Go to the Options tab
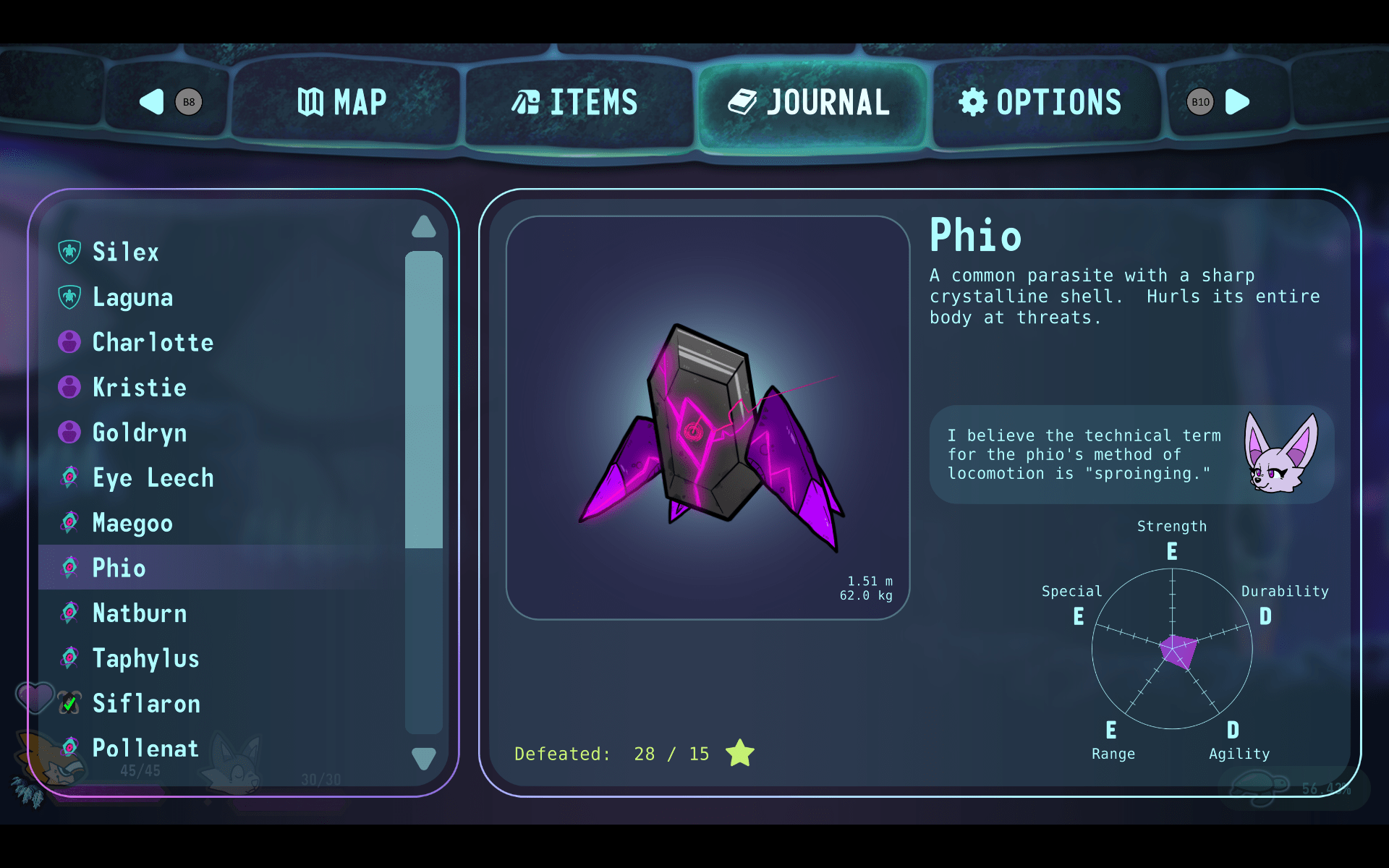 [1040, 103]
